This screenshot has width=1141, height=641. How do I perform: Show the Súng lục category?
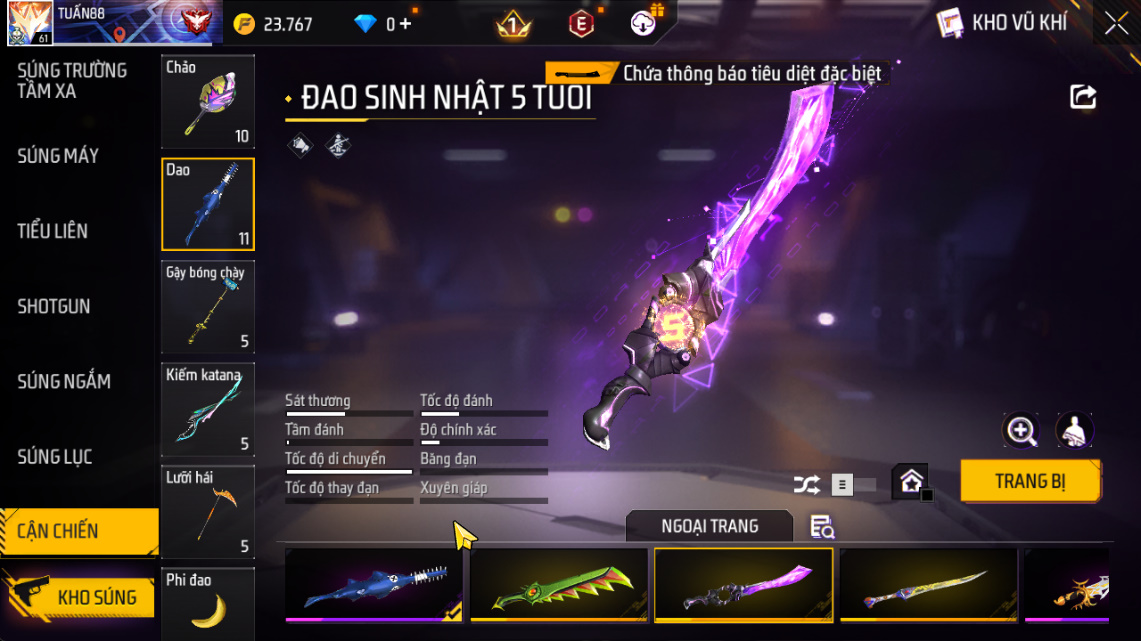coord(55,457)
